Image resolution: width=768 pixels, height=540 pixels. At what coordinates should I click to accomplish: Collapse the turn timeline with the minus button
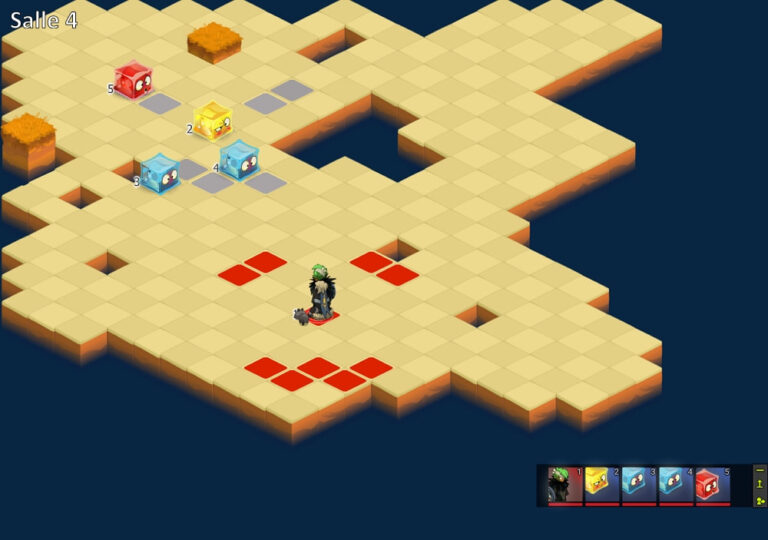[x=760, y=470]
